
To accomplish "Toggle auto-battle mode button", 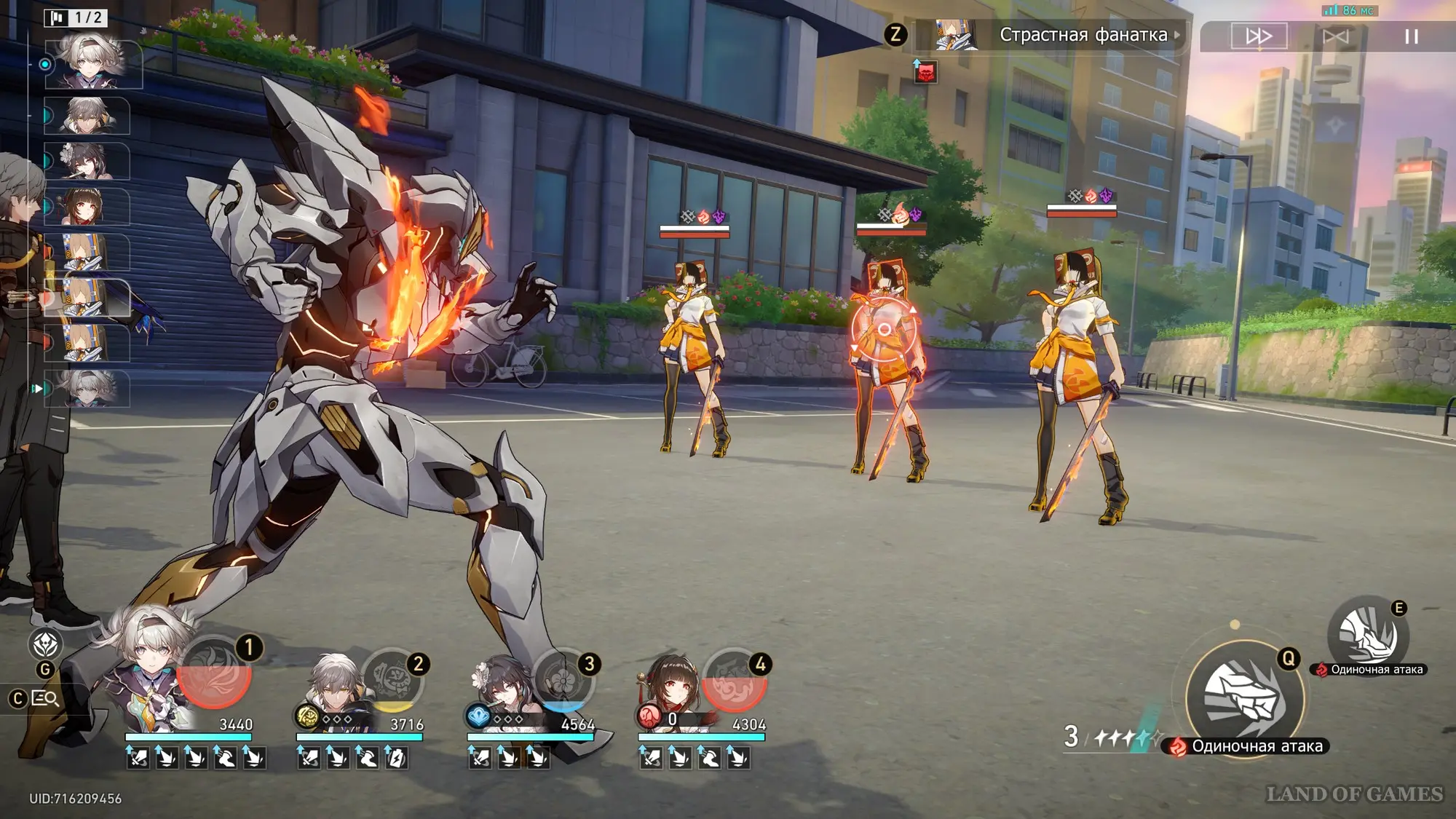I will coord(1335,36).
